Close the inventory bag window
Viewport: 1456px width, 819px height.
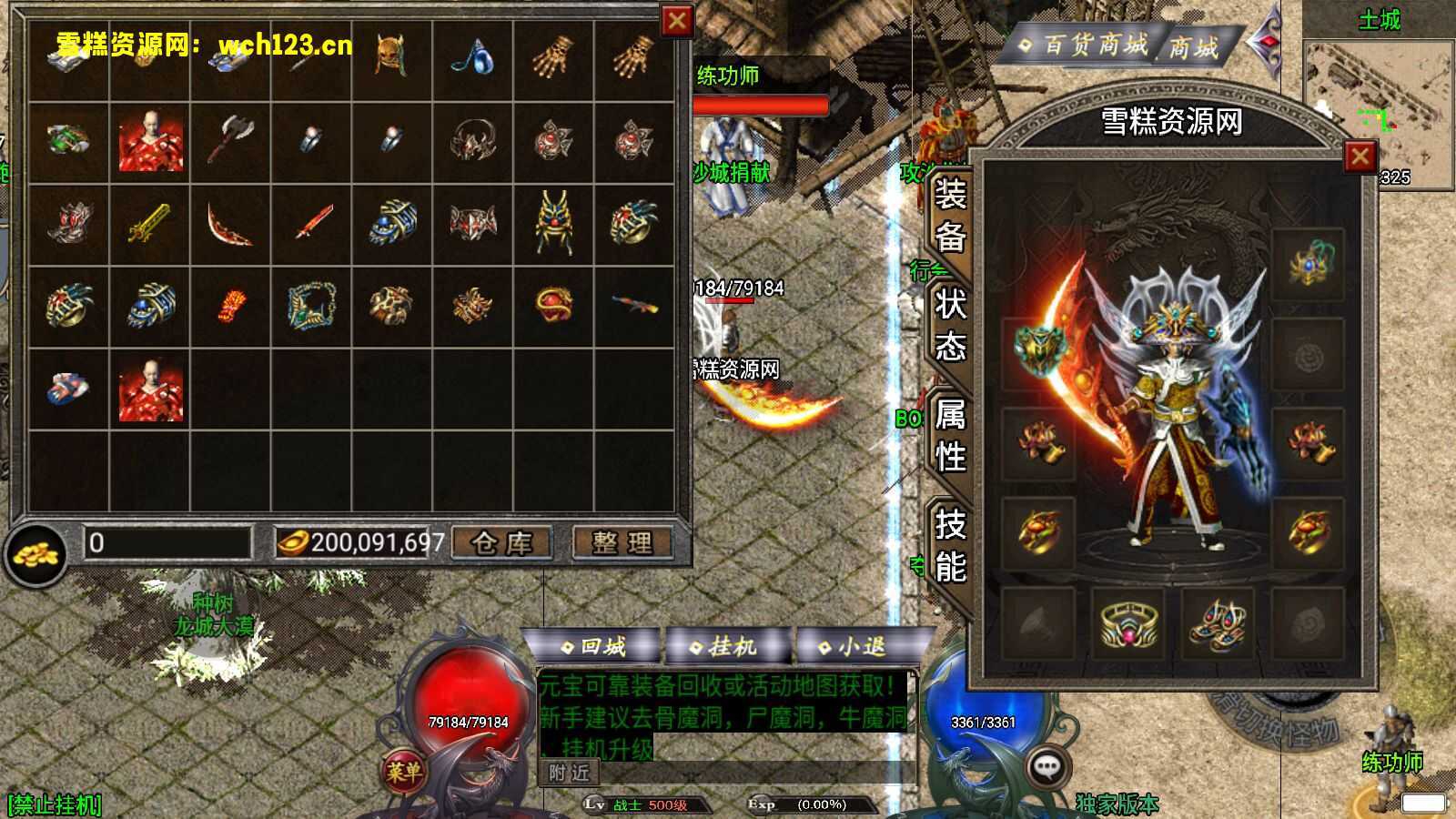pyautogui.click(x=676, y=21)
